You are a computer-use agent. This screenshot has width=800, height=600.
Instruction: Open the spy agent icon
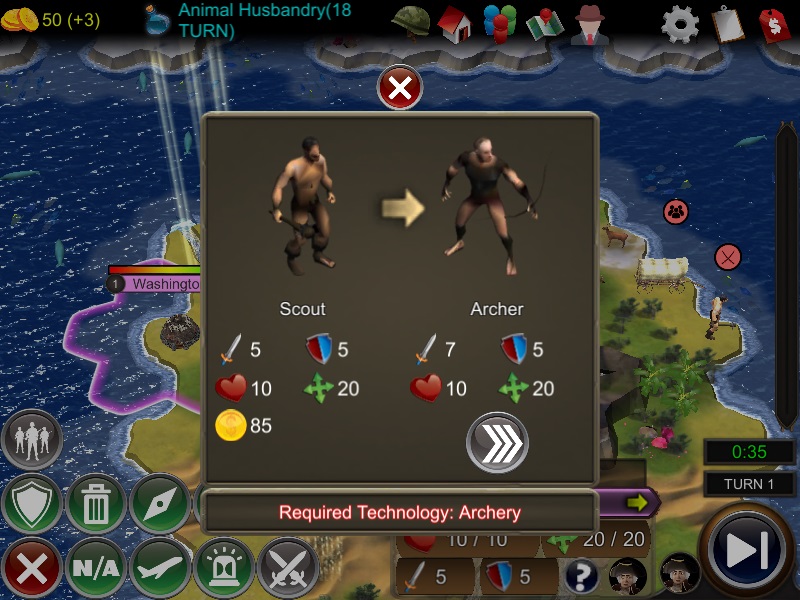point(590,23)
